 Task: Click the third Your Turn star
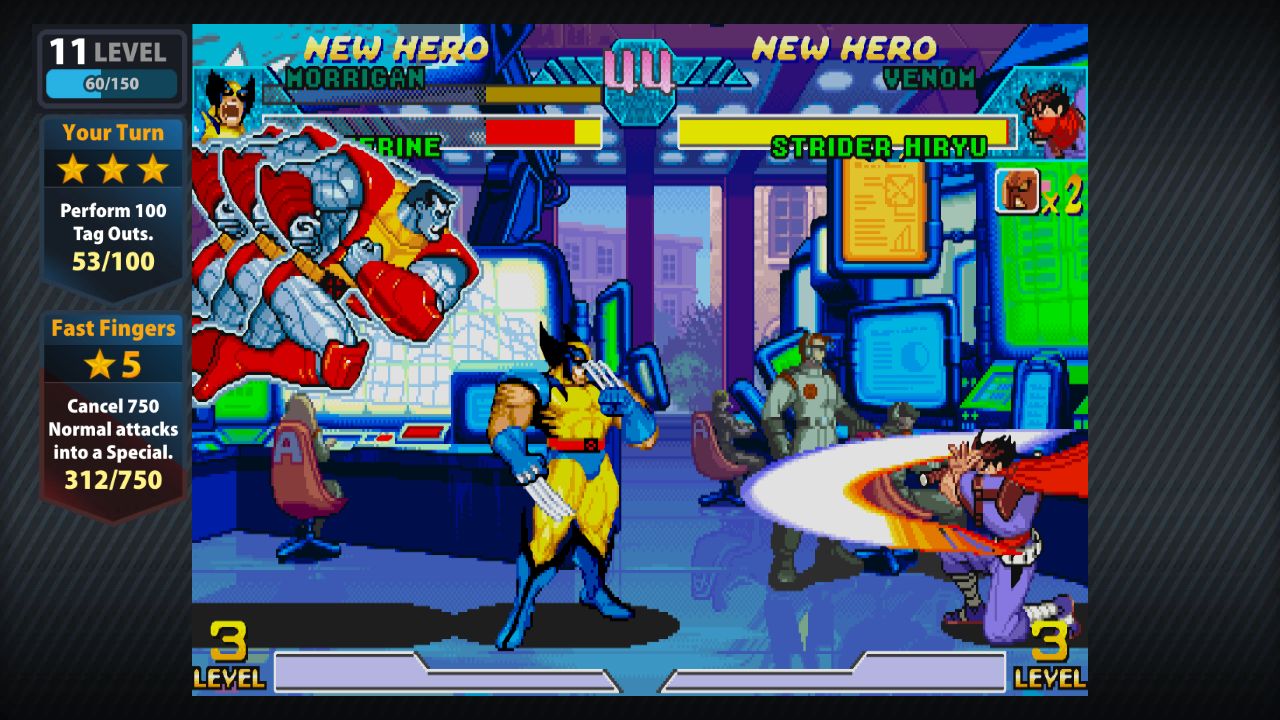coord(152,170)
